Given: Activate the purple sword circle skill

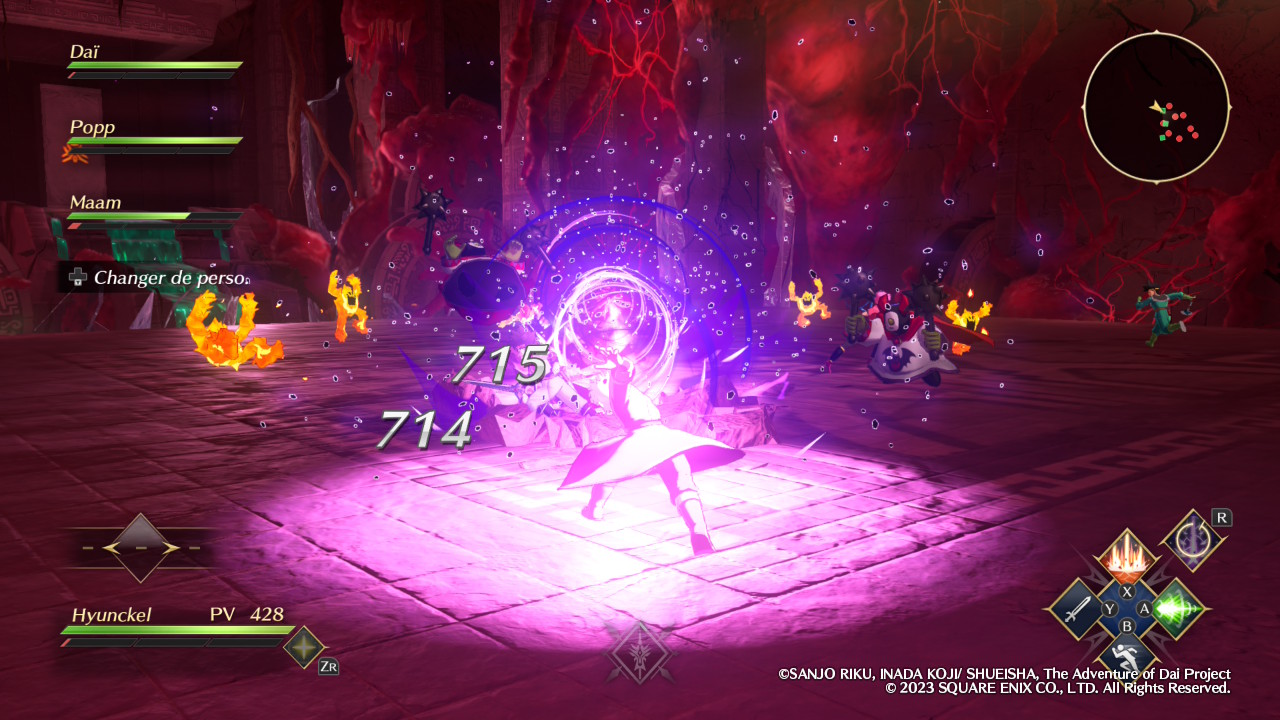Looking at the screenshot, I should (1193, 541).
